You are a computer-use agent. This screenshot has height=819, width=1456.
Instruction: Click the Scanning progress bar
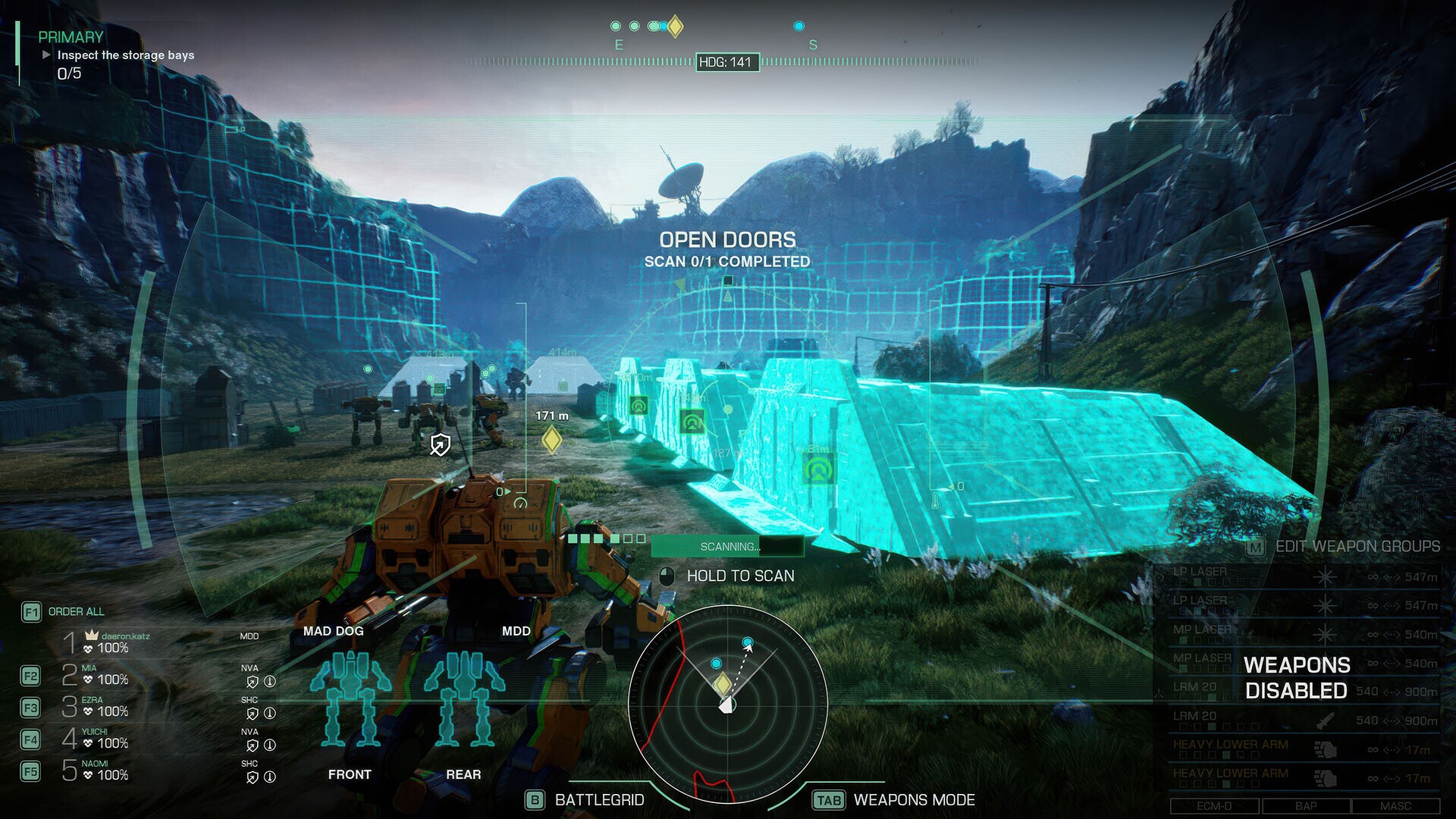coord(728,544)
